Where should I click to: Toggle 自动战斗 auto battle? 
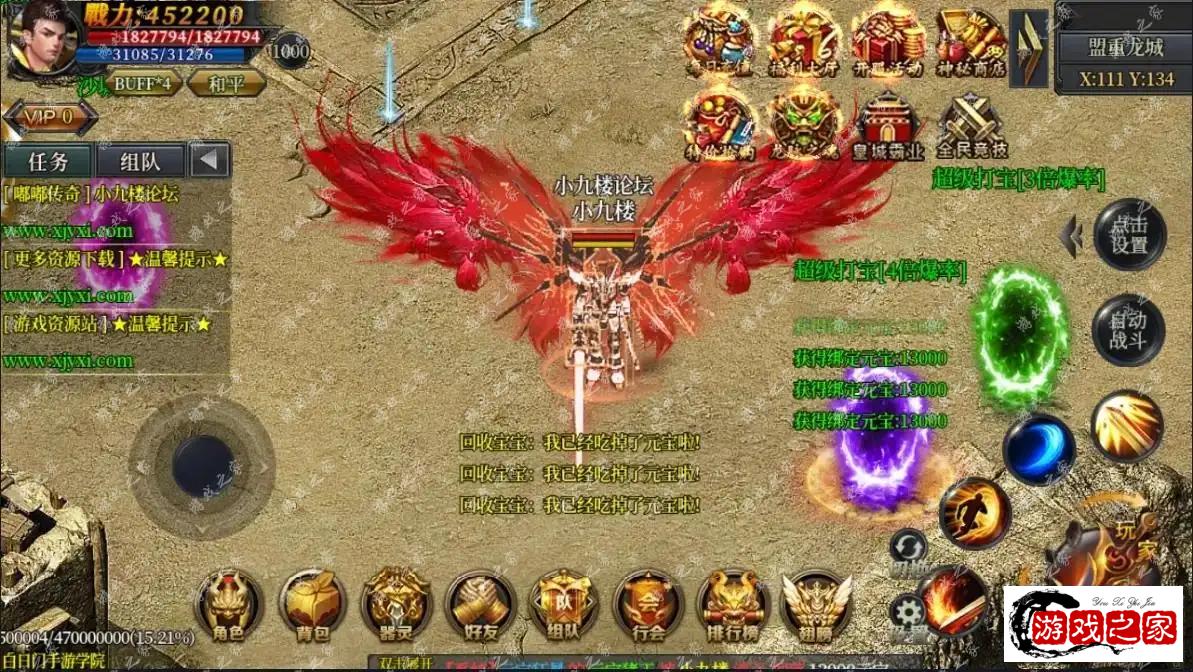(1129, 331)
